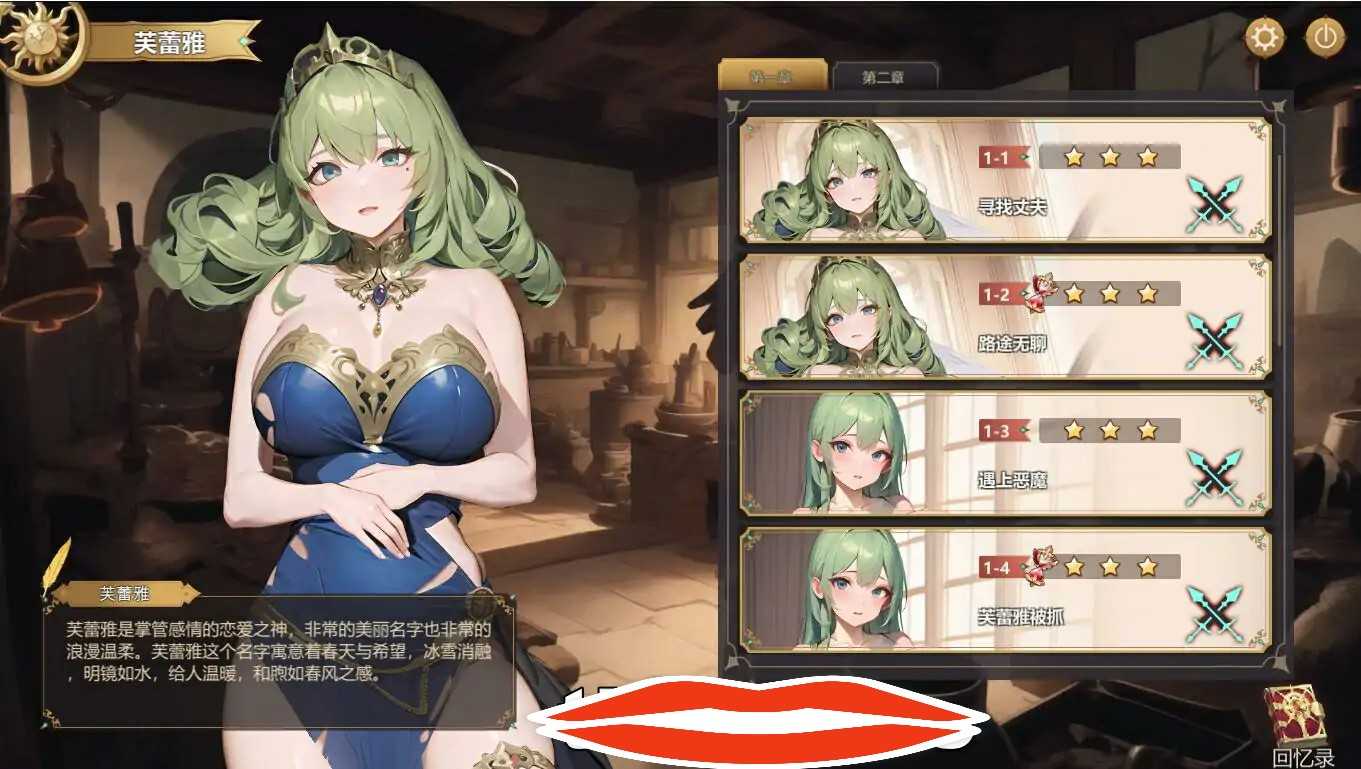Image resolution: width=1361 pixels, height=769 pixels.
Task: Click the third star on stage 1-1
Action: coord(1144,158)
